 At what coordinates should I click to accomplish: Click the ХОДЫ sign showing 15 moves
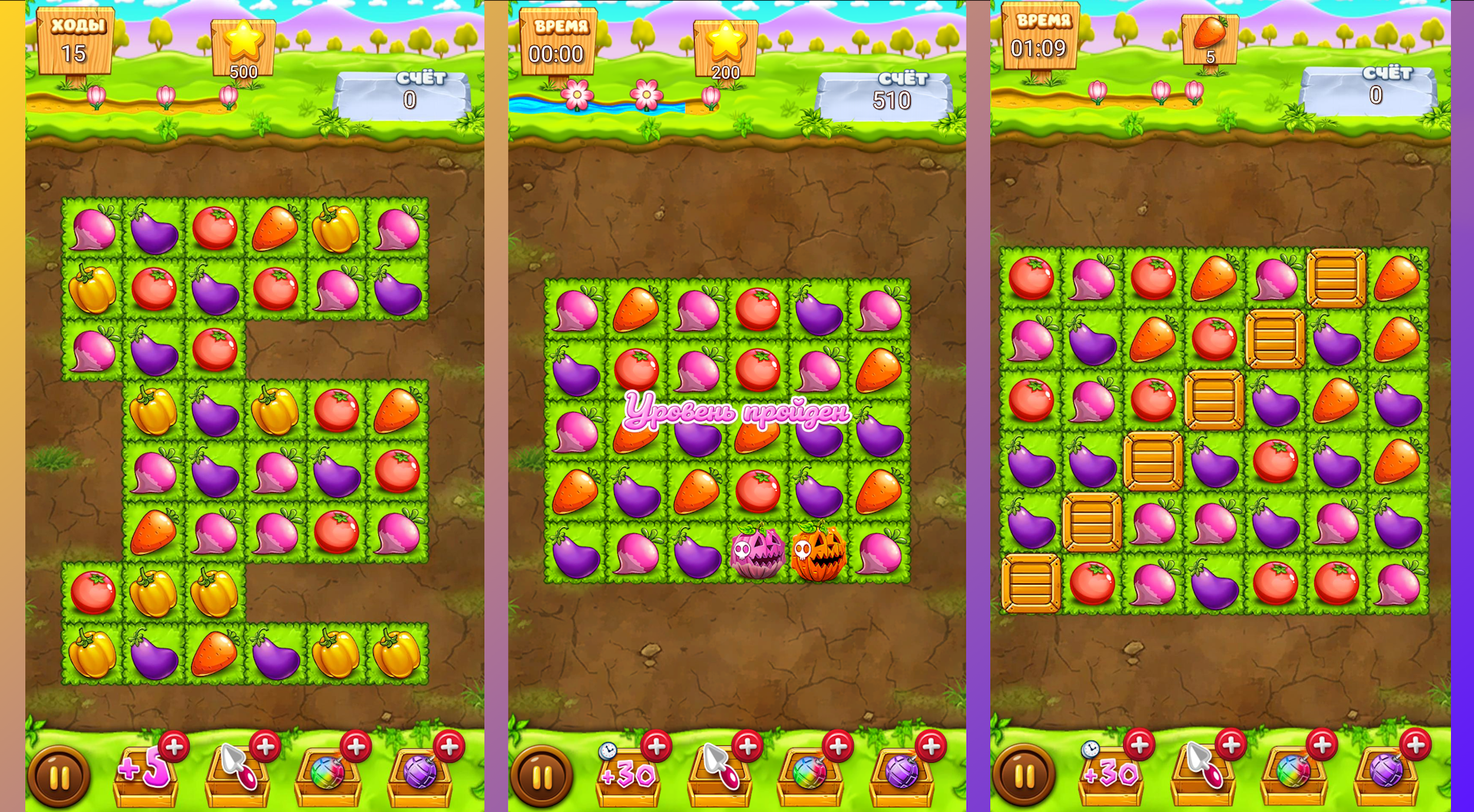(x=77, y=38)
